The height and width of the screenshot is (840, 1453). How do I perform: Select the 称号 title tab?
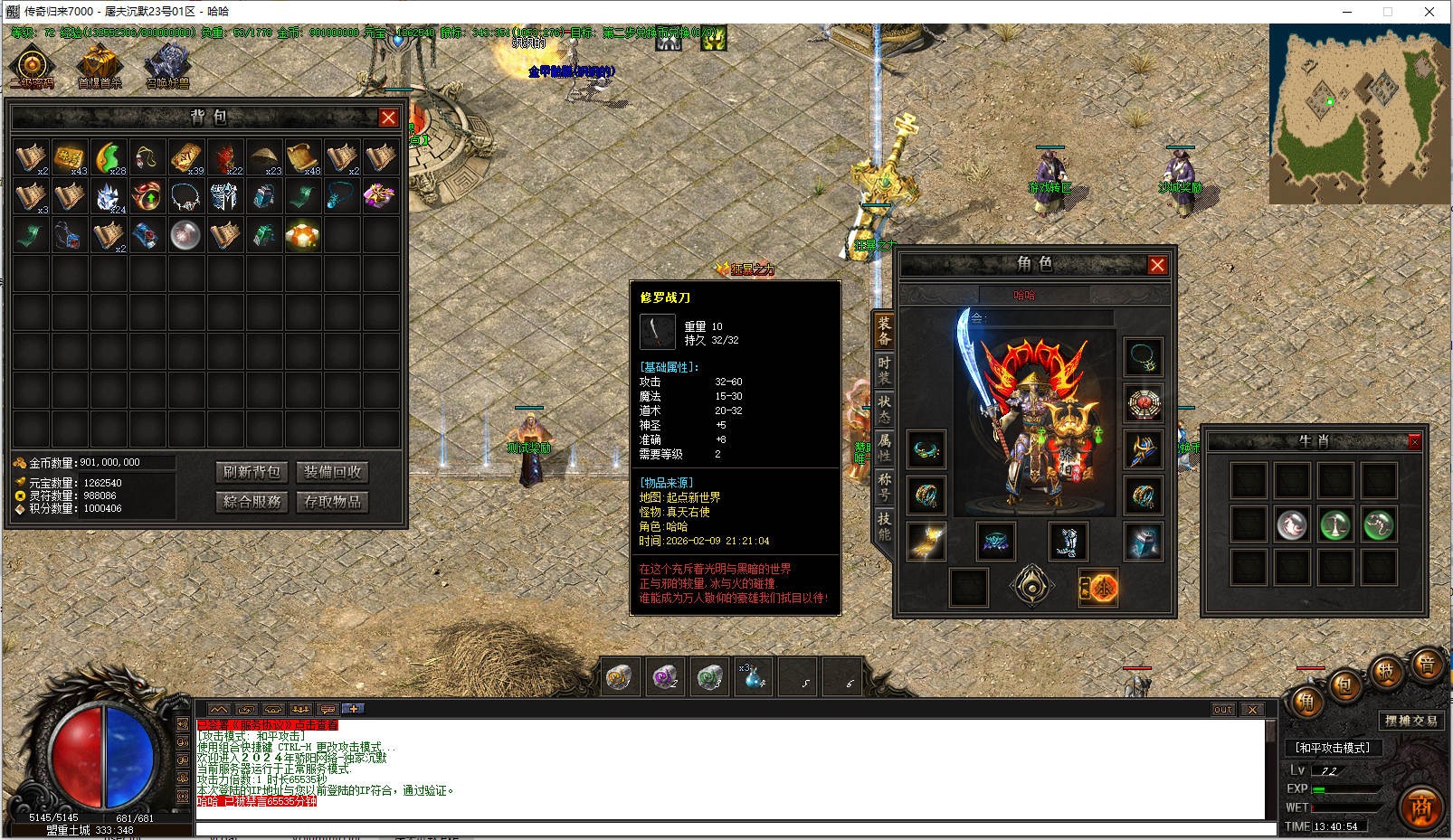(884, 486)
